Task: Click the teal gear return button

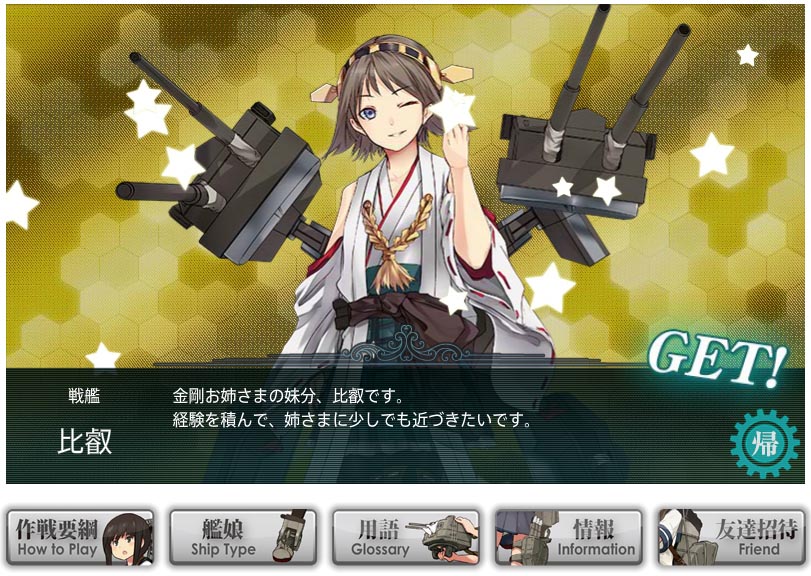Action: (765, 443)
